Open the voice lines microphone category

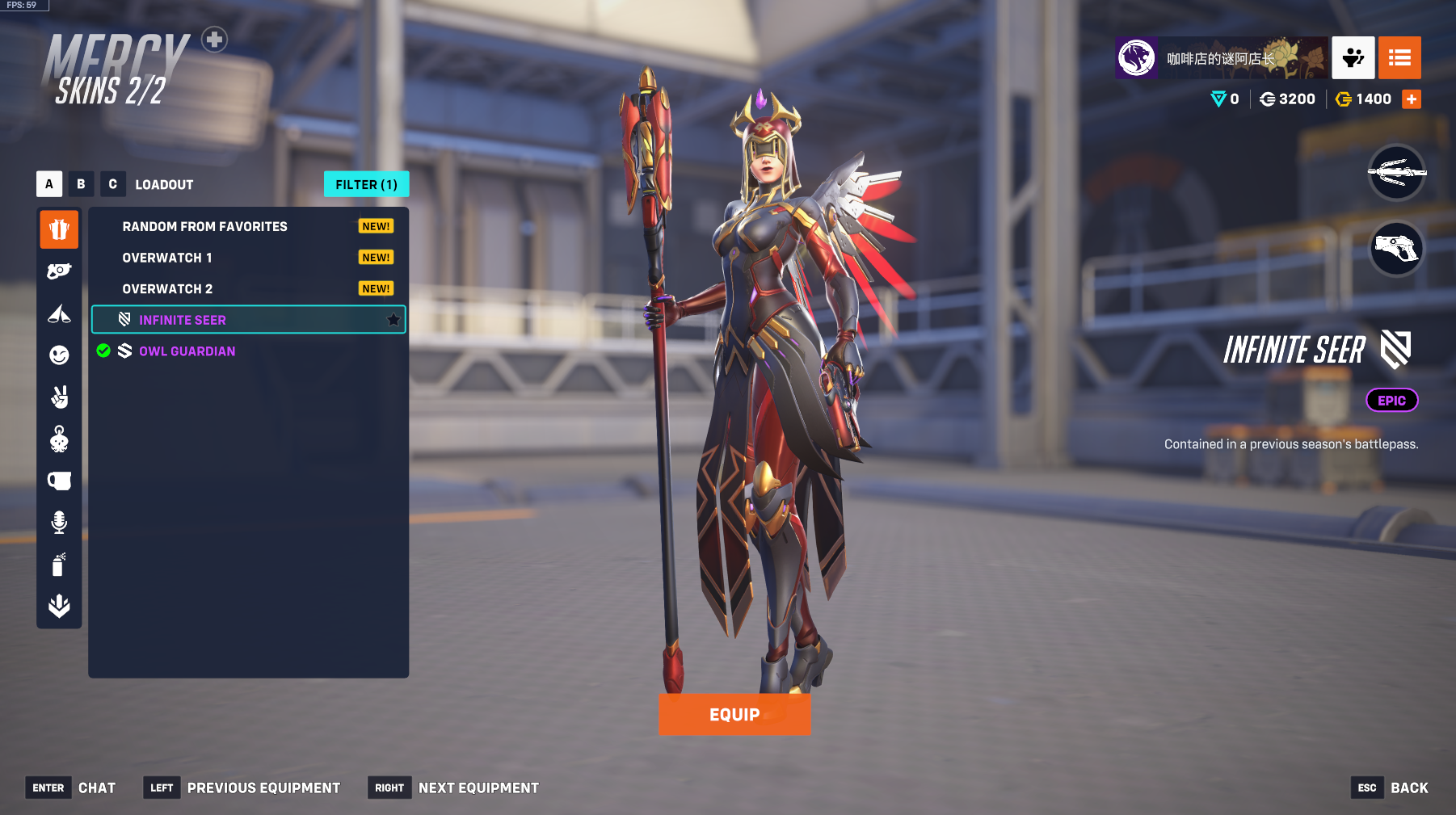(x=59, y=523)
